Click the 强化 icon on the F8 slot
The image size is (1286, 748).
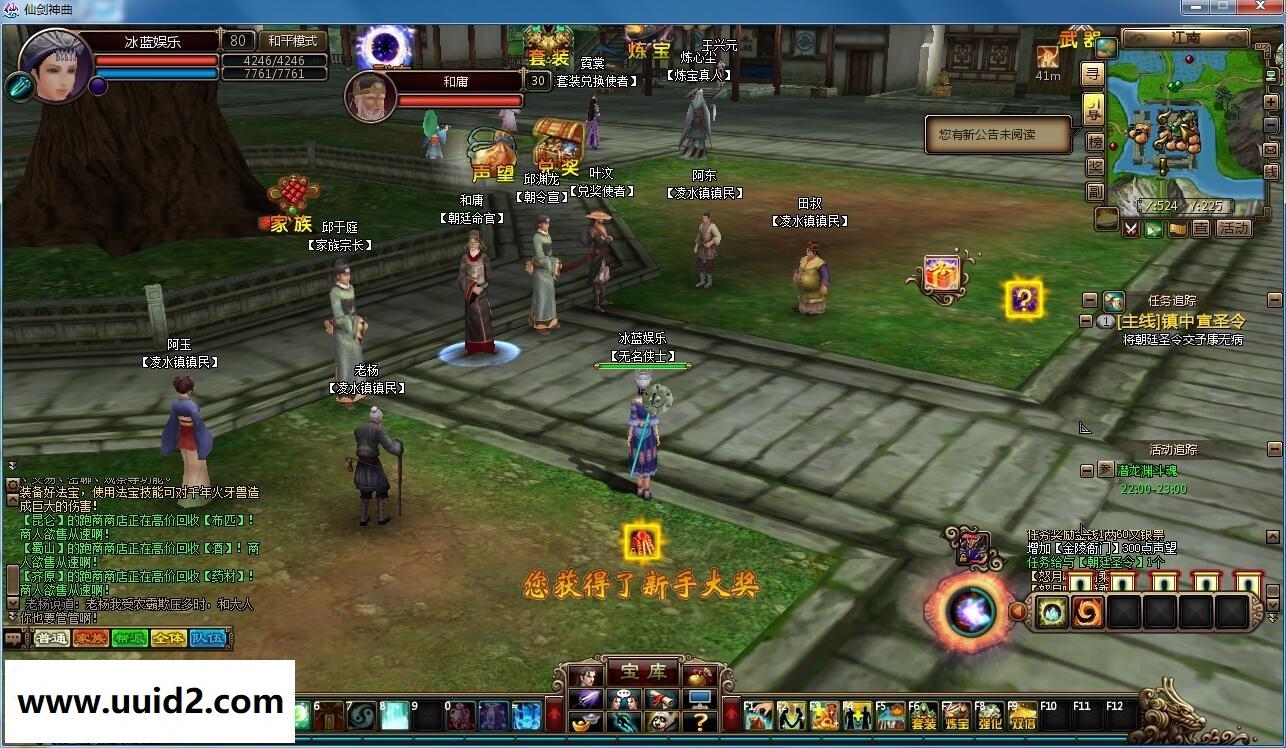[990, 716]
